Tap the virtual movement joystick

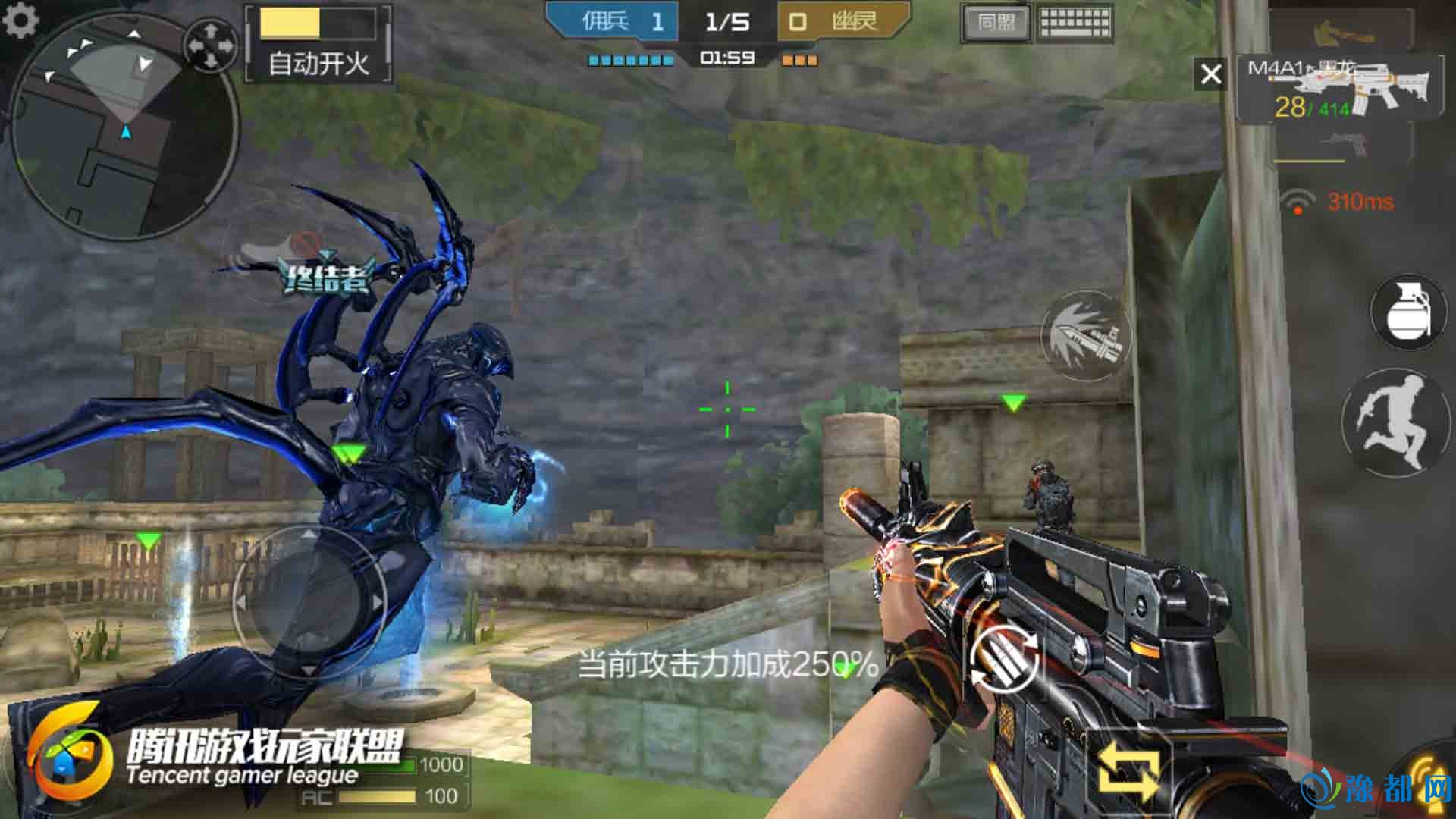click(x=309, y=601)
